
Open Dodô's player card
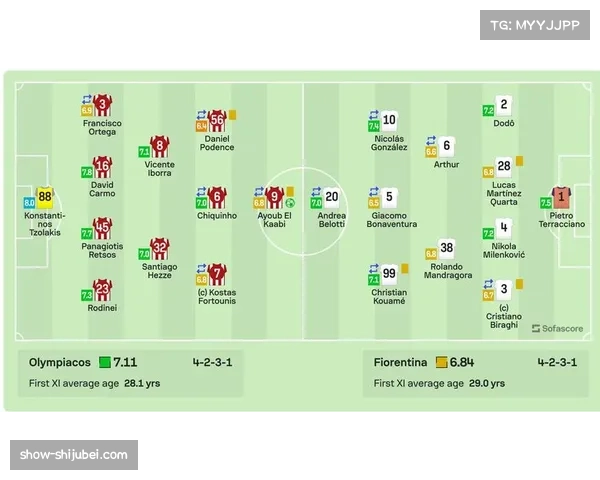(x=504, y=106)
